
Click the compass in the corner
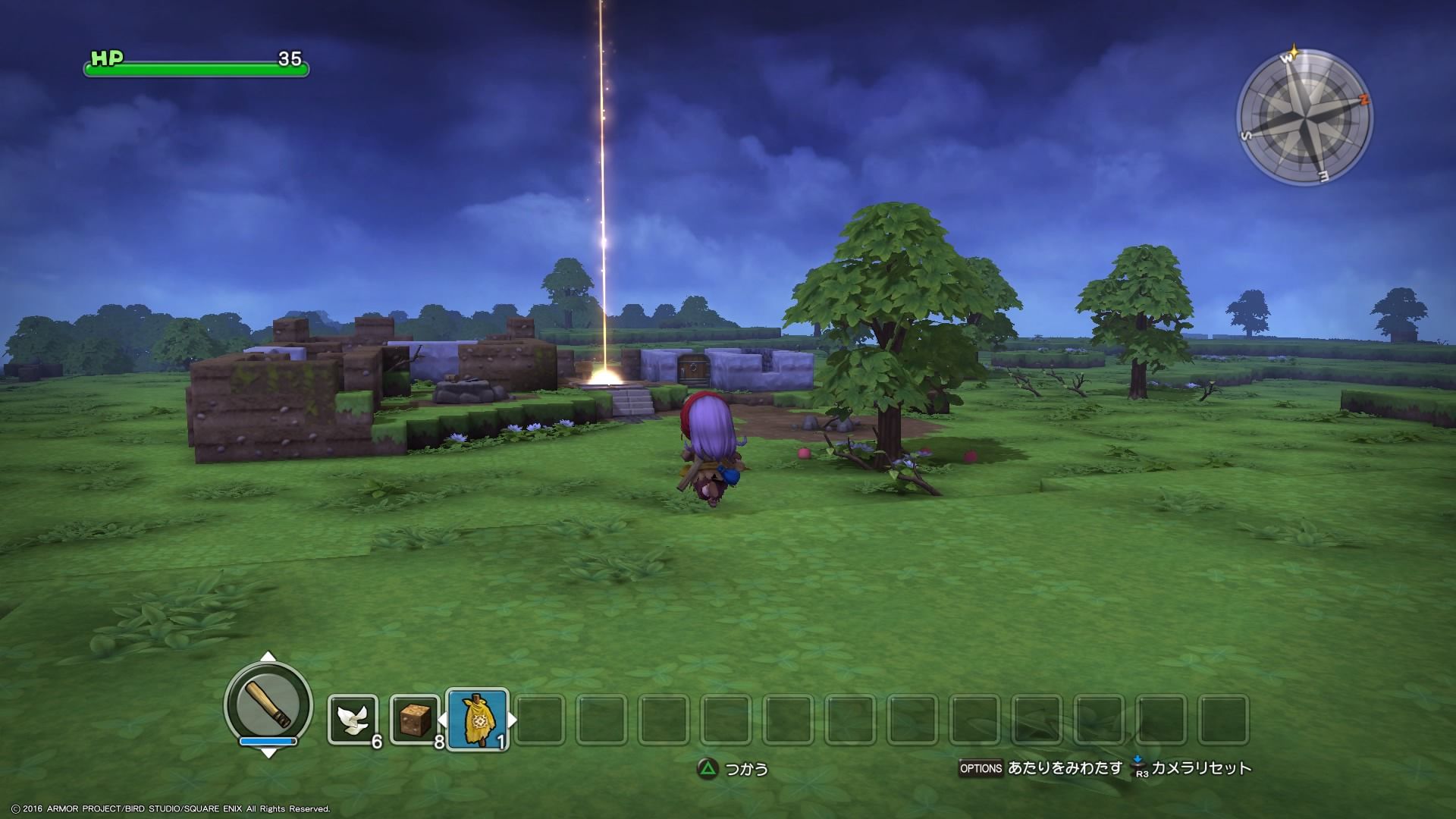(x=1304, y=118)
